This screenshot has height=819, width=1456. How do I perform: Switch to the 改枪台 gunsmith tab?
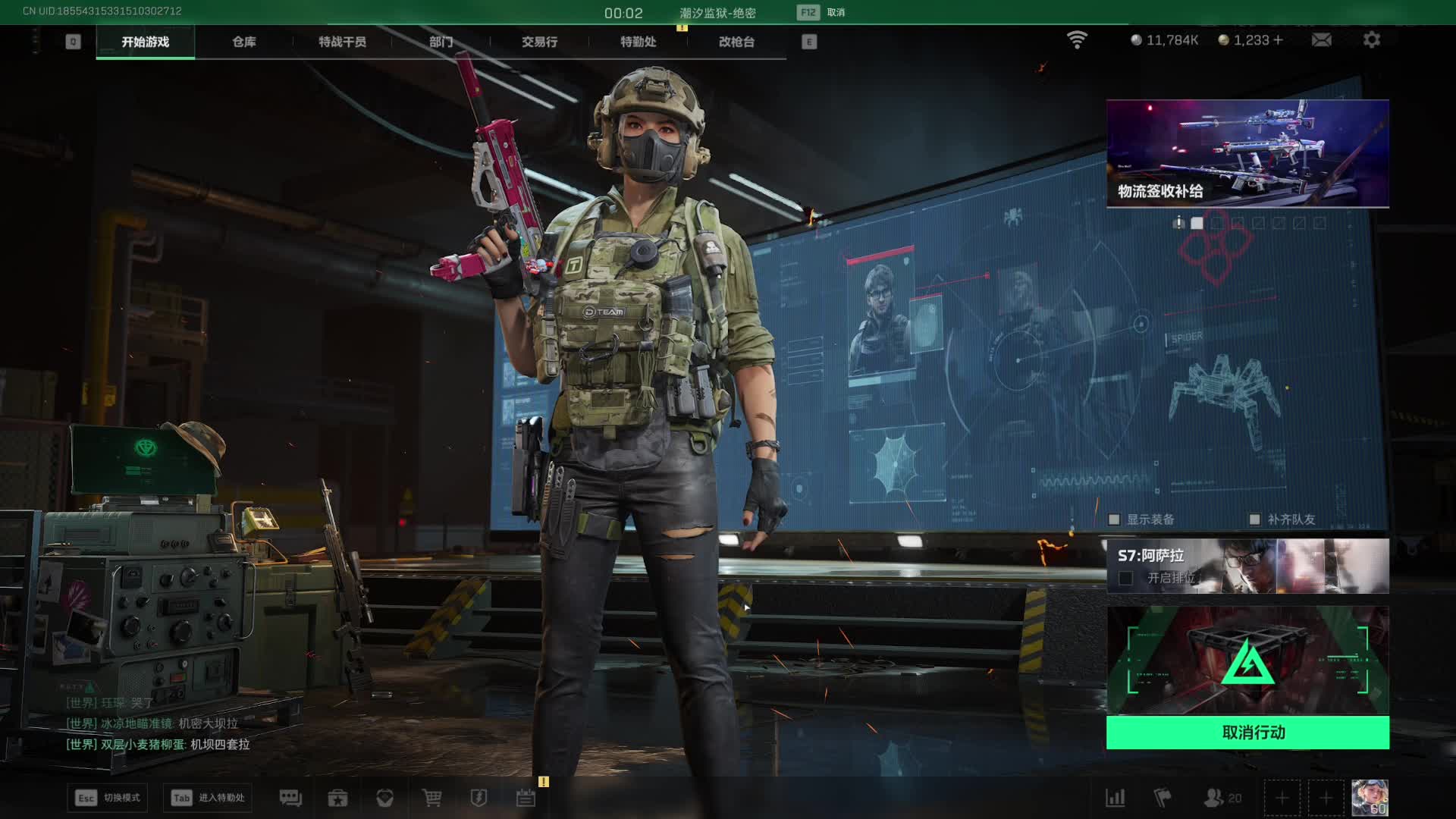736,42
